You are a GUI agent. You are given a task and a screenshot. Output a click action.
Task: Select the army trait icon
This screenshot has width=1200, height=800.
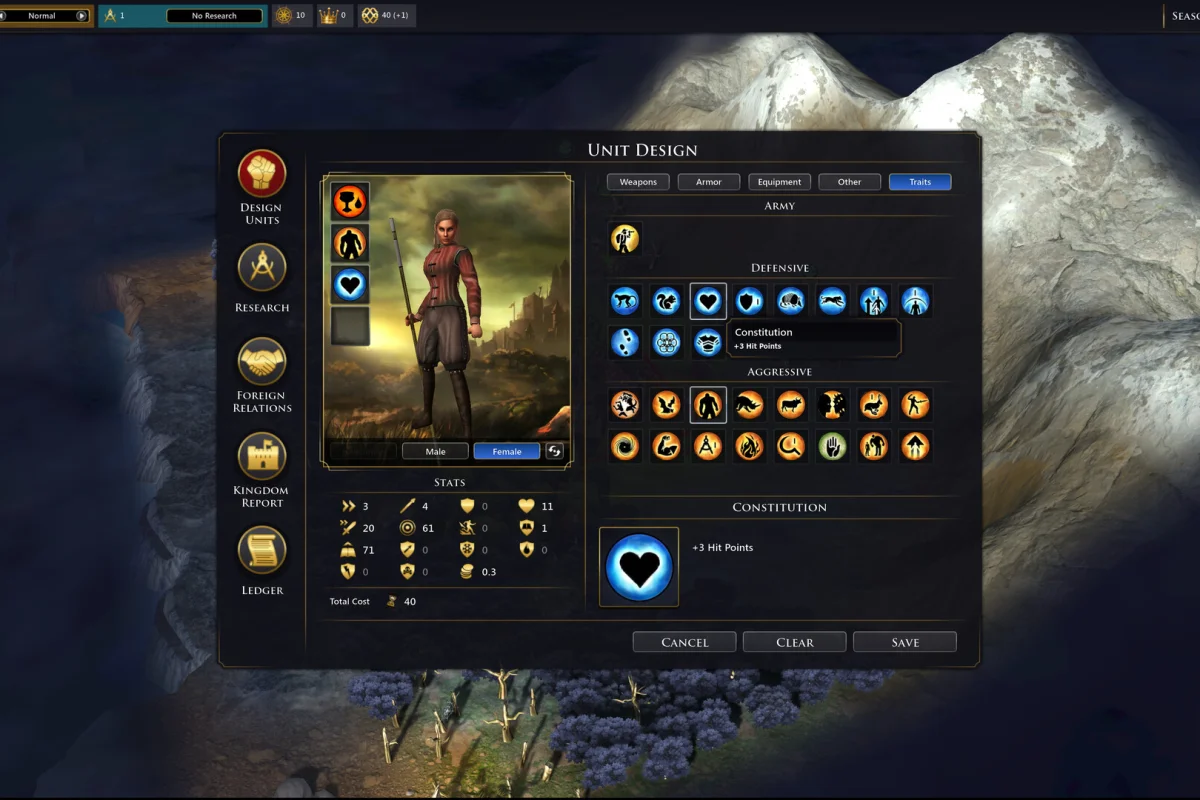point(625,238)
